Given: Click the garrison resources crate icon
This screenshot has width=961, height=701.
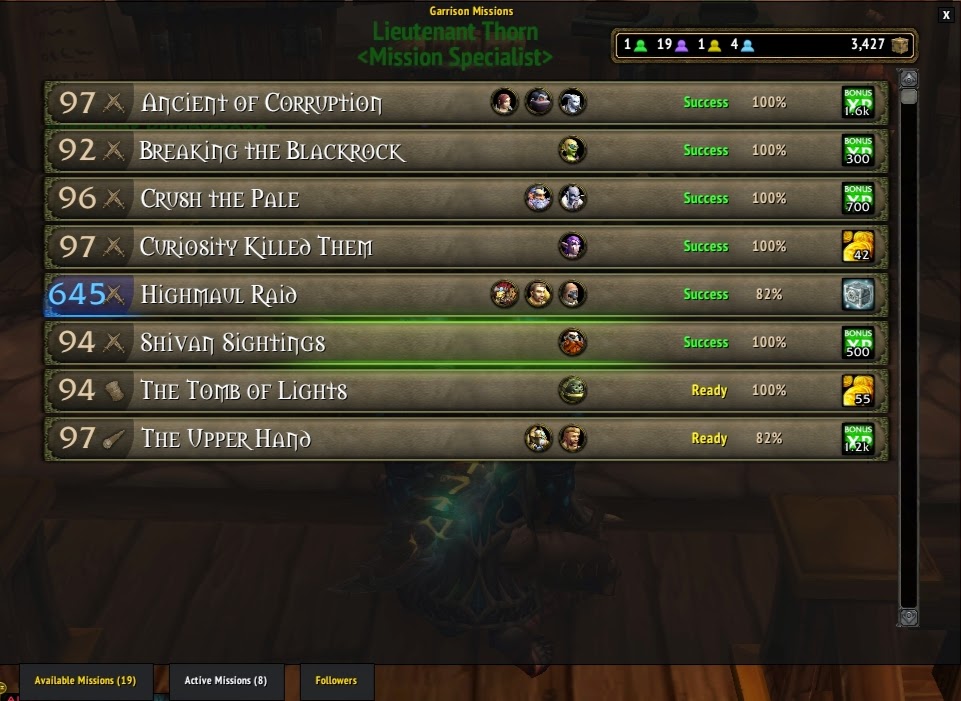Looking at the screenshot, I should [x=901, y=45].
